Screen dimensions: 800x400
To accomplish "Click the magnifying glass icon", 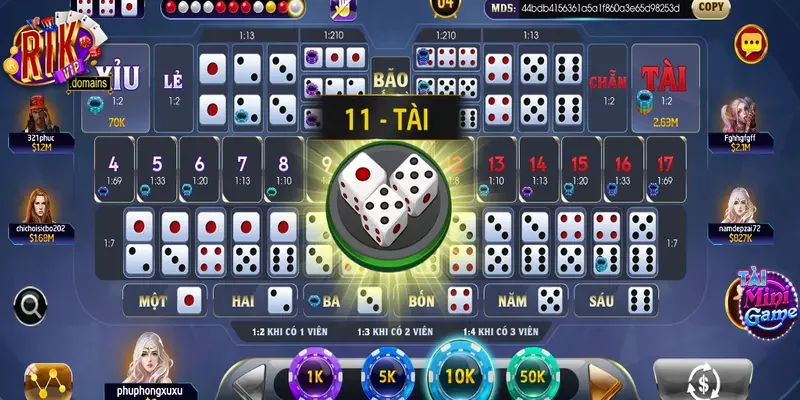I will (x=31, y=303).
